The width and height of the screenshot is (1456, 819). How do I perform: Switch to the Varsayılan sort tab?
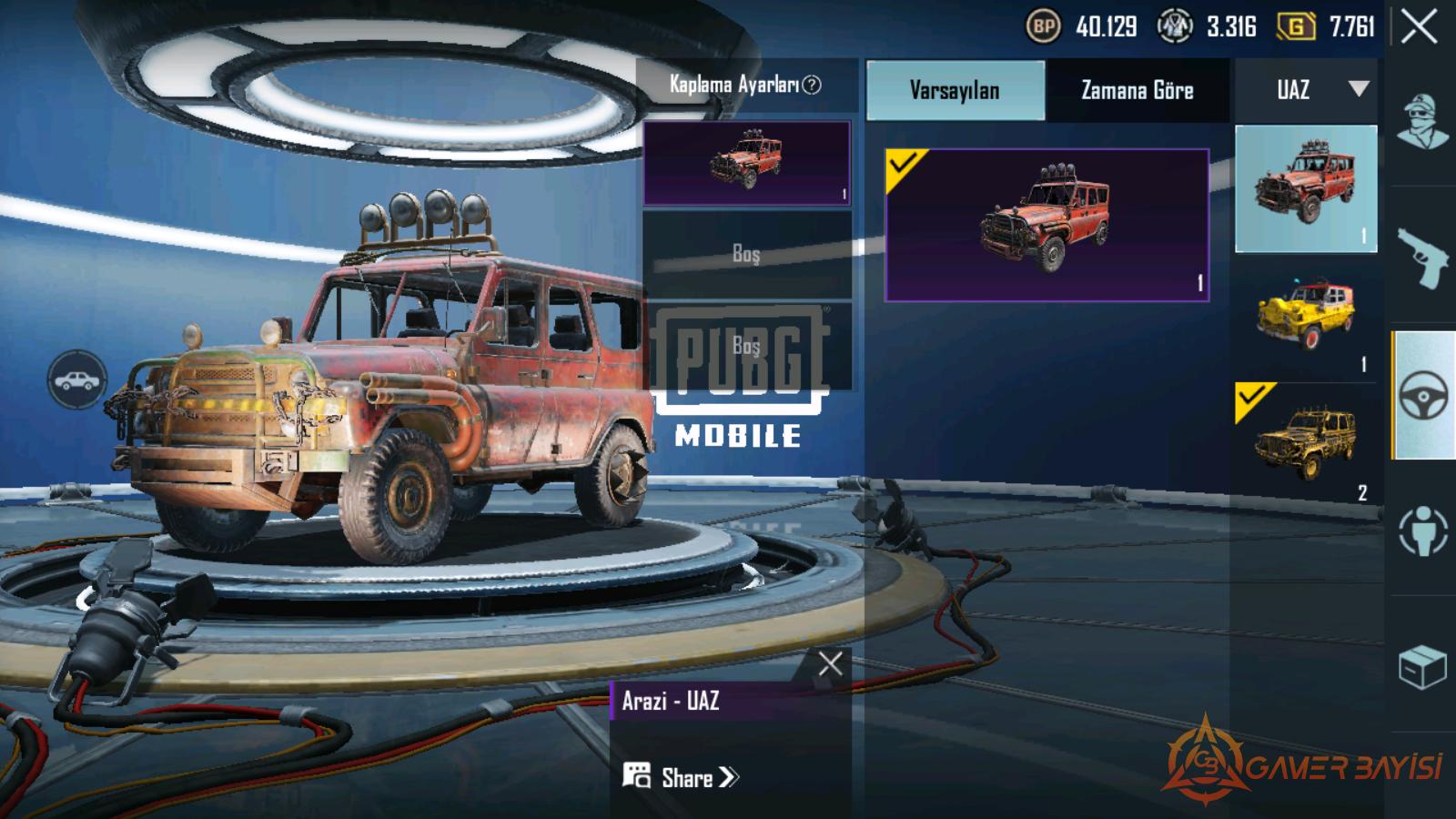[955, 90]
